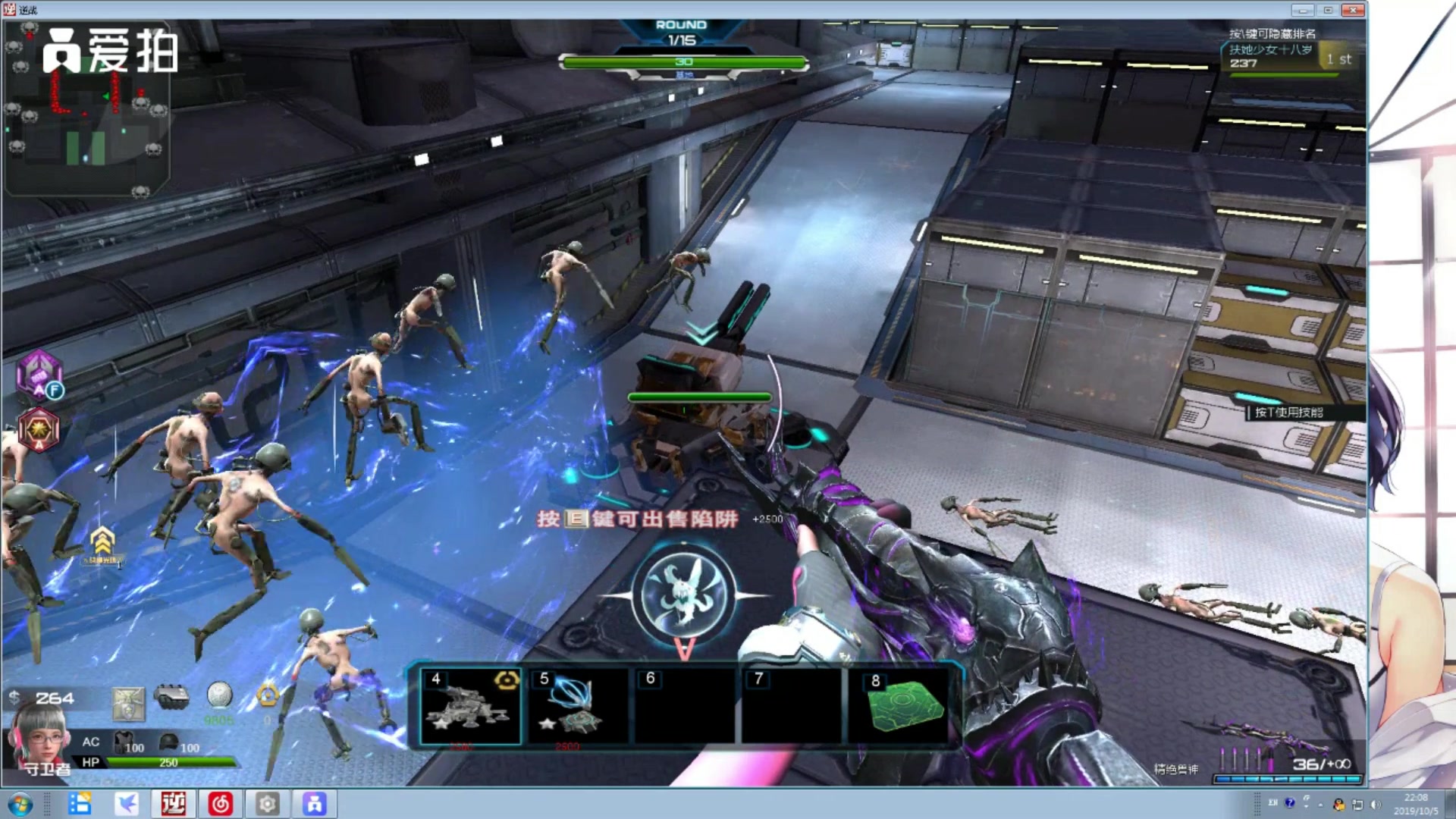The height and width of the screenshot is (819, 1456).
Task: Trigger the red hexagon star ability
Action: pyautogui.click(x=39, y=429)
